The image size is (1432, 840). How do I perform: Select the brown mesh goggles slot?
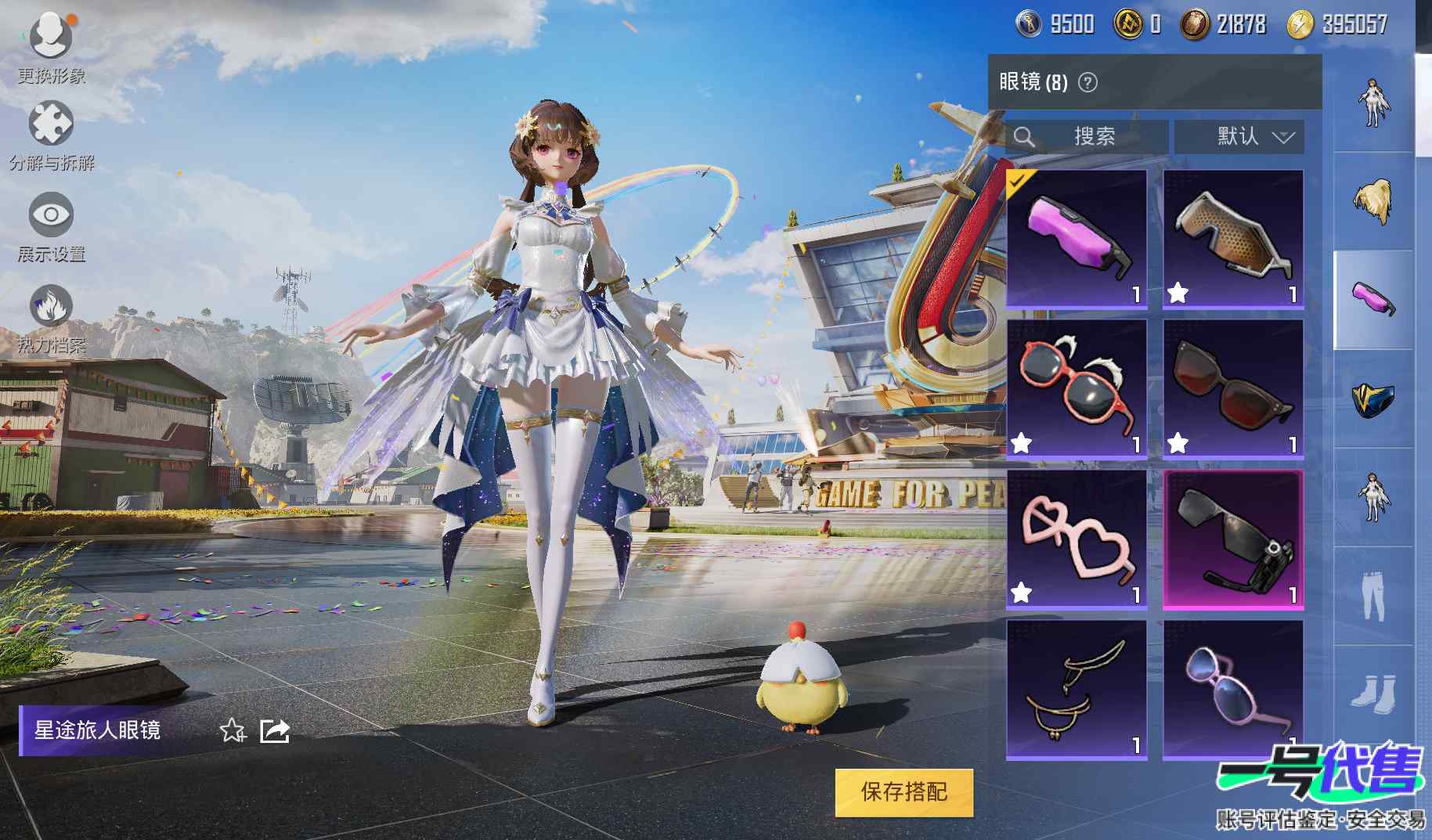tap(1233, 238)
